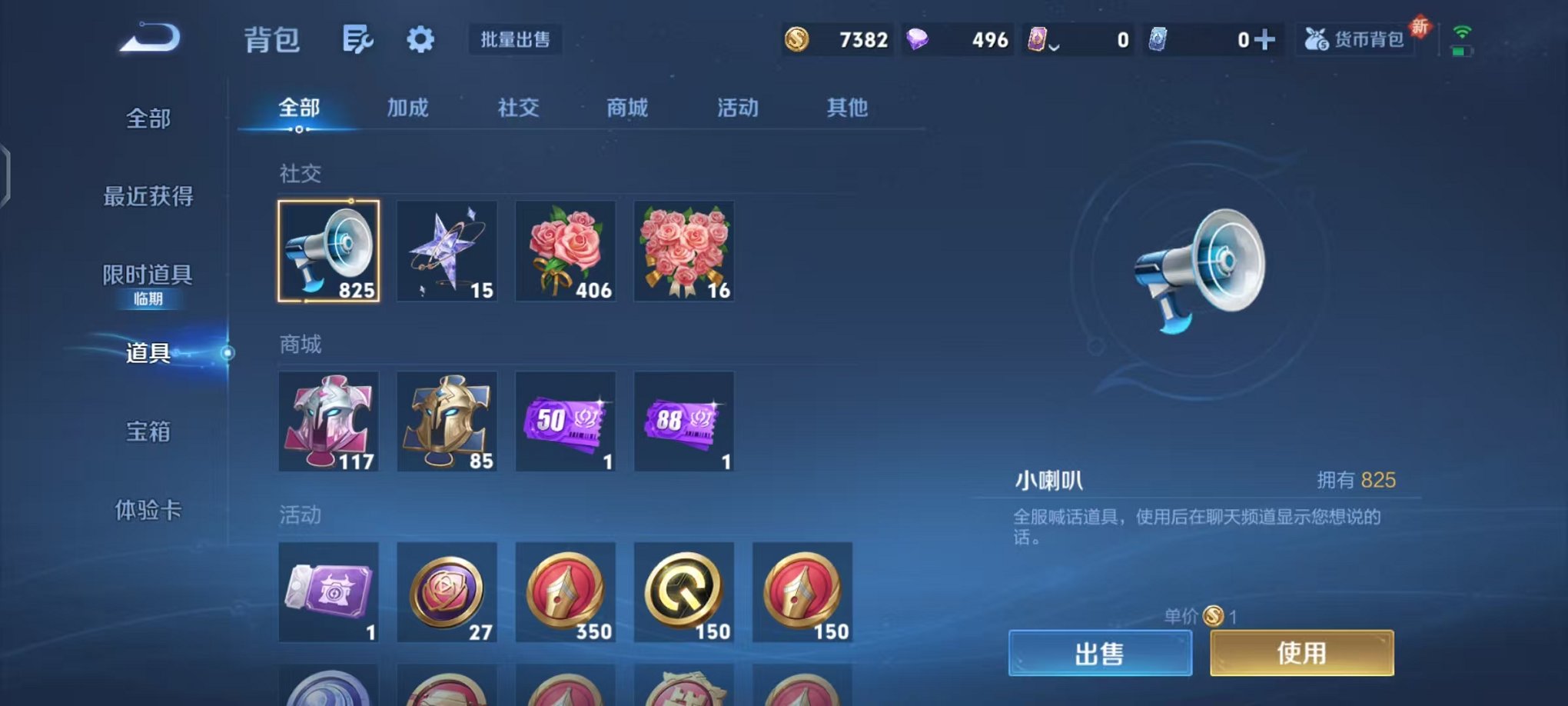Click the 88 coupon ticket item
The width and height of the screenshot is (1568, 706).
pos(684,421)
